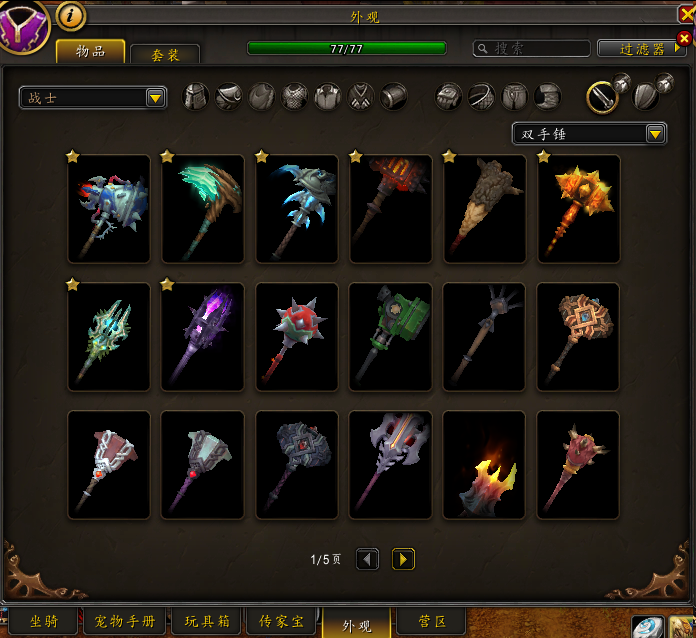Choose the green blocky hammer appearance
This screenshot has height=638, width=696.
click(x=391, y=336)
